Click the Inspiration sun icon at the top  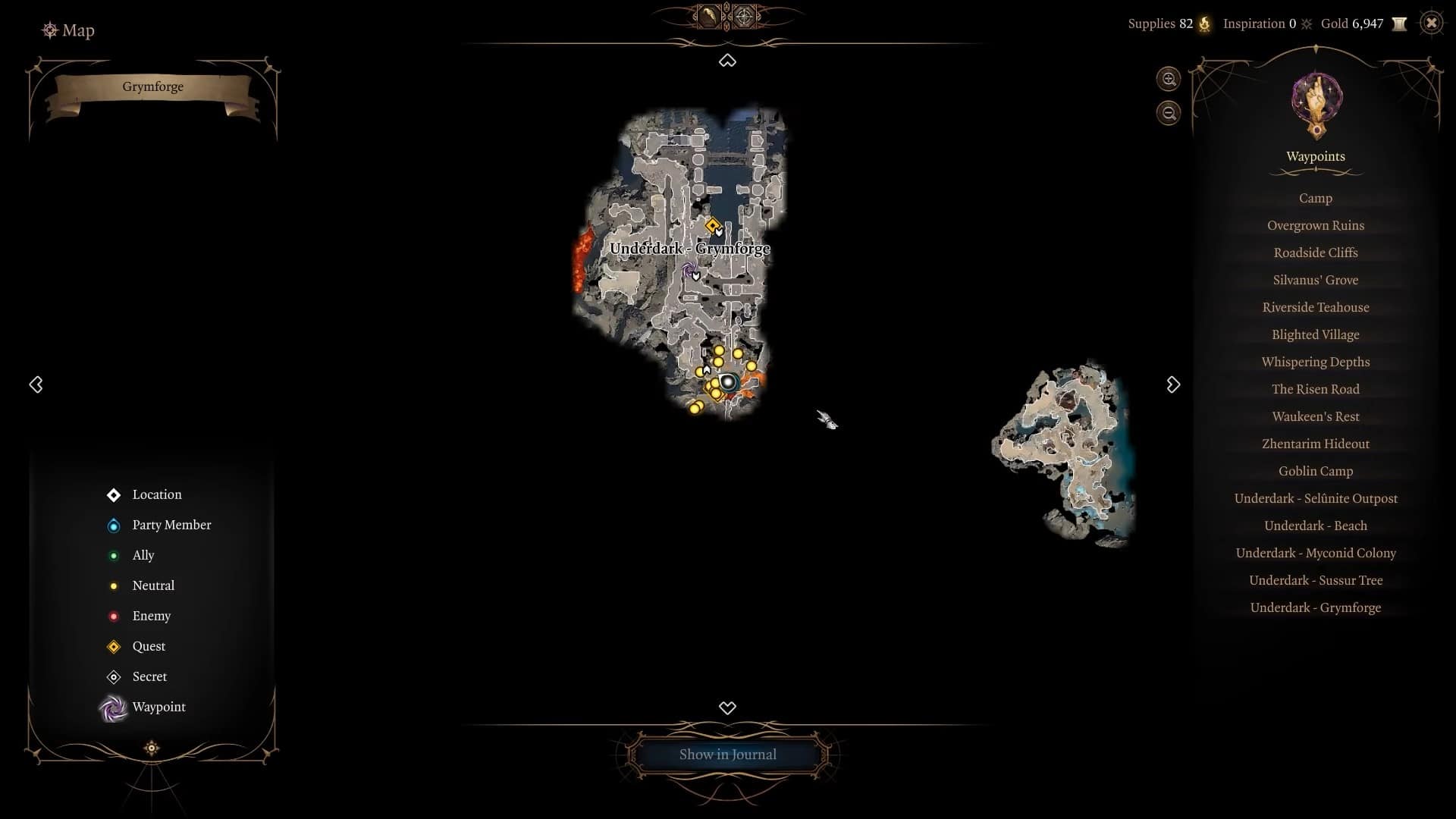(1305, 24)
